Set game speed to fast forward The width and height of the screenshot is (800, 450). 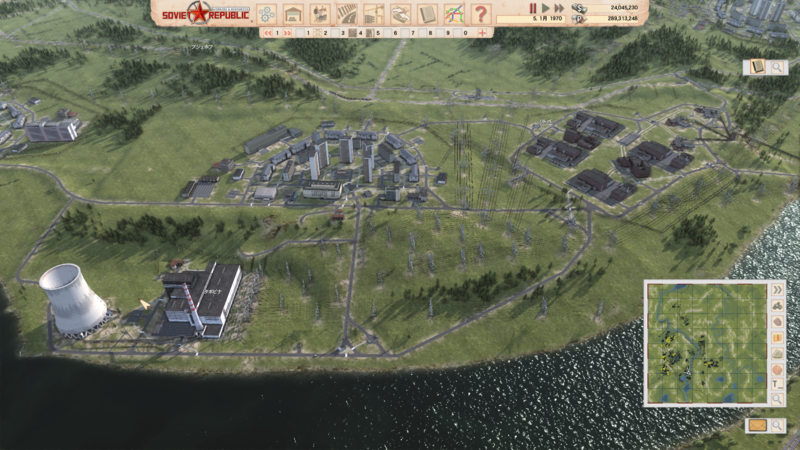[558, 8]
